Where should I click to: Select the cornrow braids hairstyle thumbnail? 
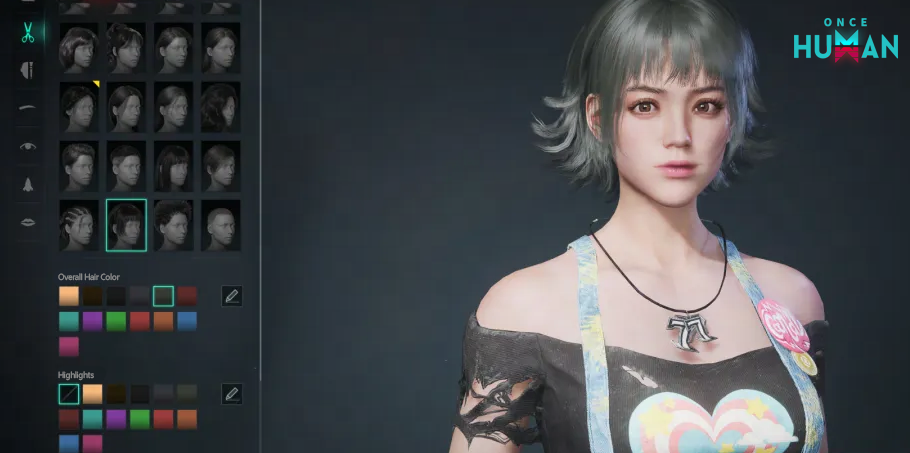[79, 225]
